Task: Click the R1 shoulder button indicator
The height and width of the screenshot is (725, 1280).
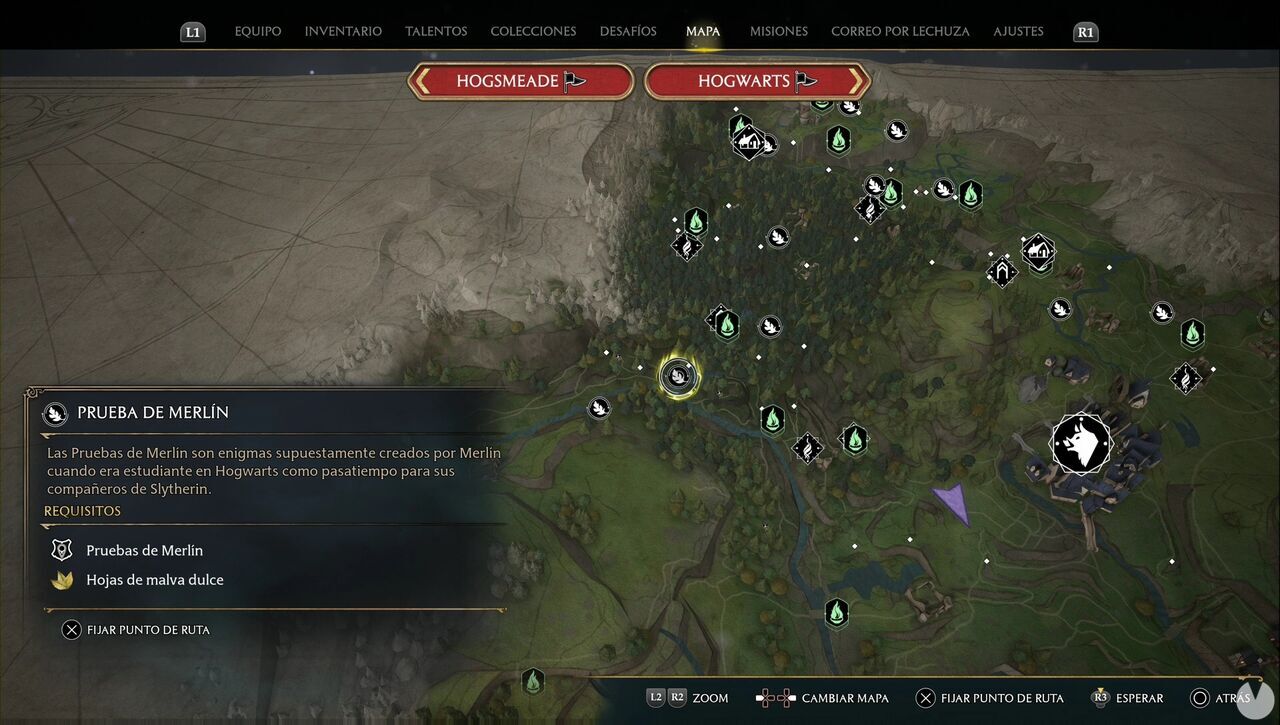Action: pyautogui.click(x=1085, y=31)
